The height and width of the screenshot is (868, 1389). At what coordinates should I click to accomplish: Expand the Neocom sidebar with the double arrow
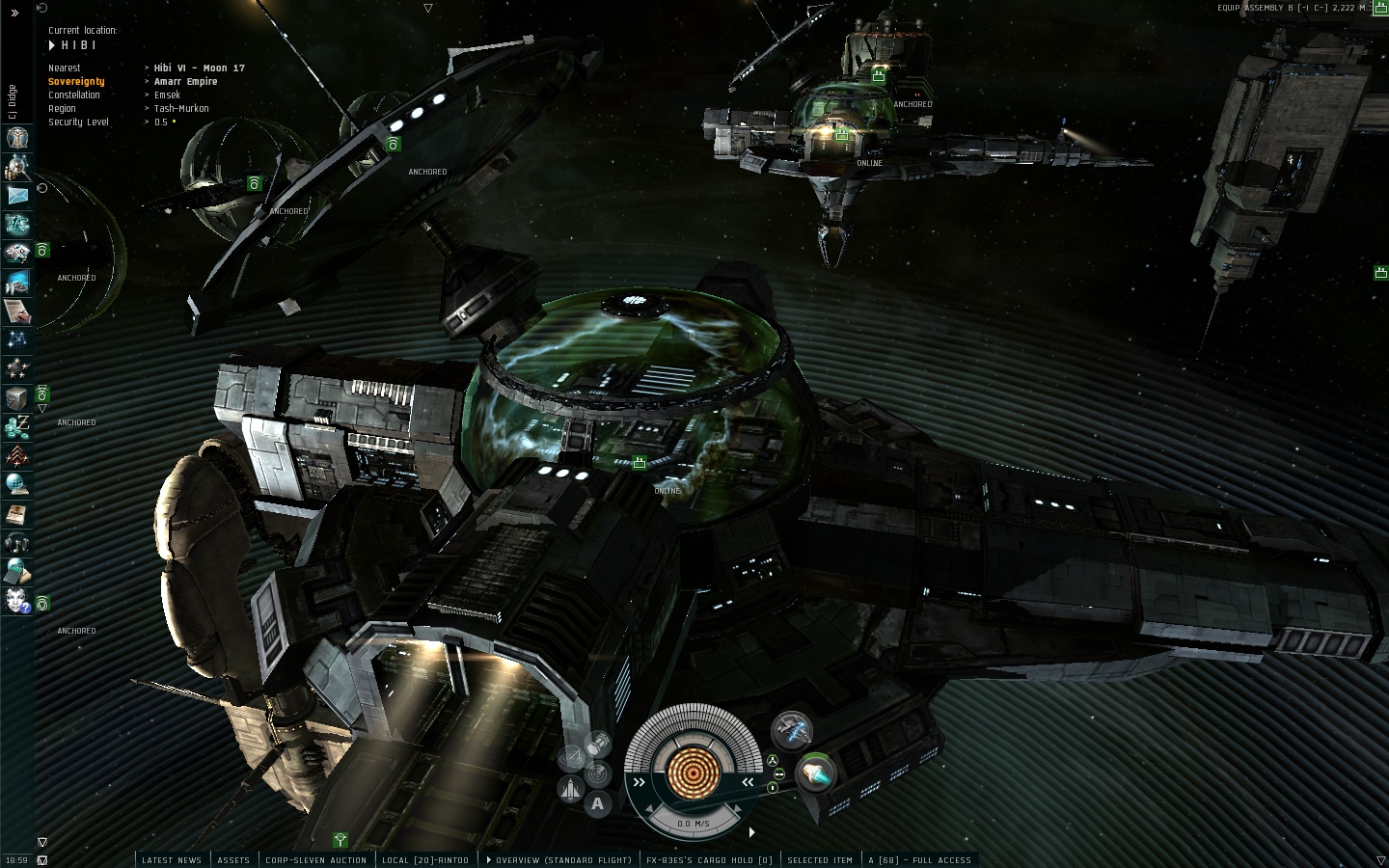pyautogui.click(x=15, y=13)
